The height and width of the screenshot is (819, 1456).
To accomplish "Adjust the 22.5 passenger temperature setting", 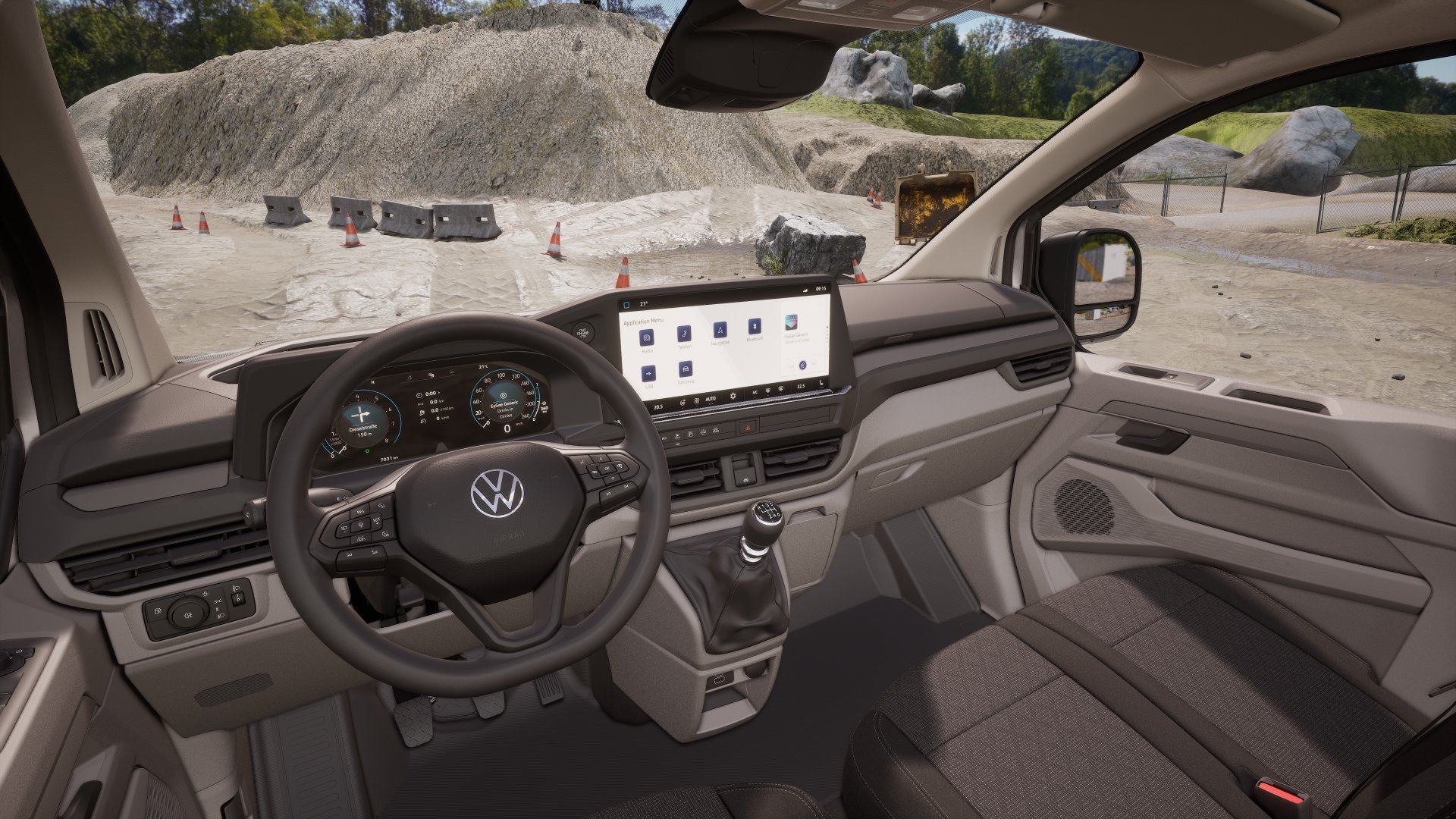I will [801, 387].
